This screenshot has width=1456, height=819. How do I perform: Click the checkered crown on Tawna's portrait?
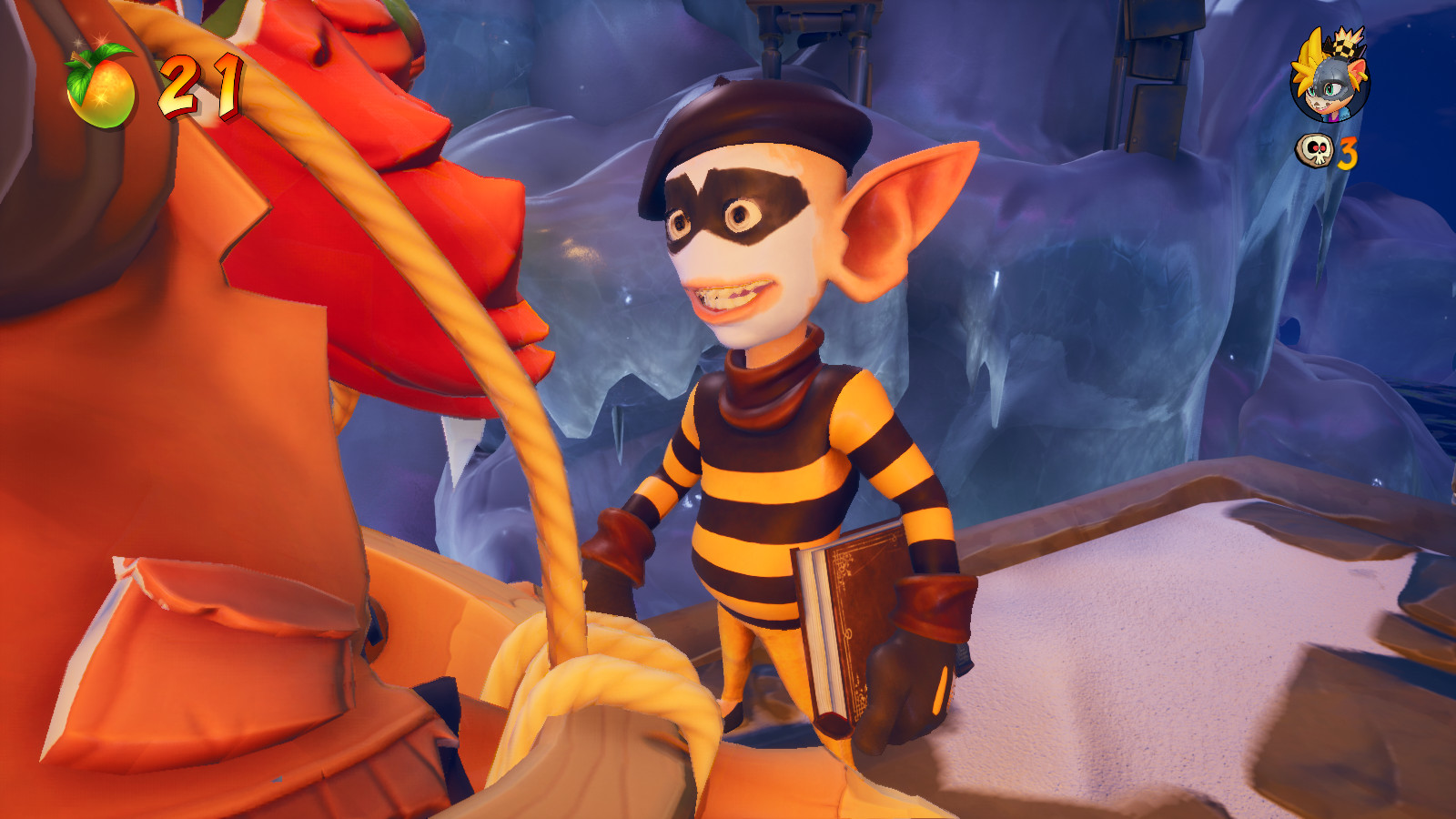tap(1344, 46)
